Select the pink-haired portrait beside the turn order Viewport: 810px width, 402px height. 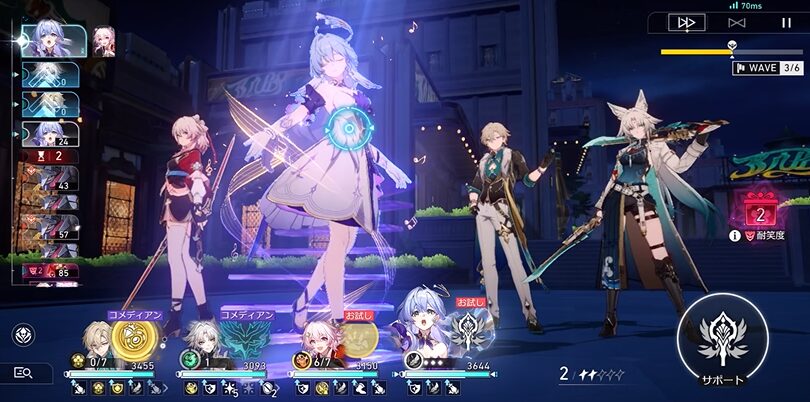(104, 40)
